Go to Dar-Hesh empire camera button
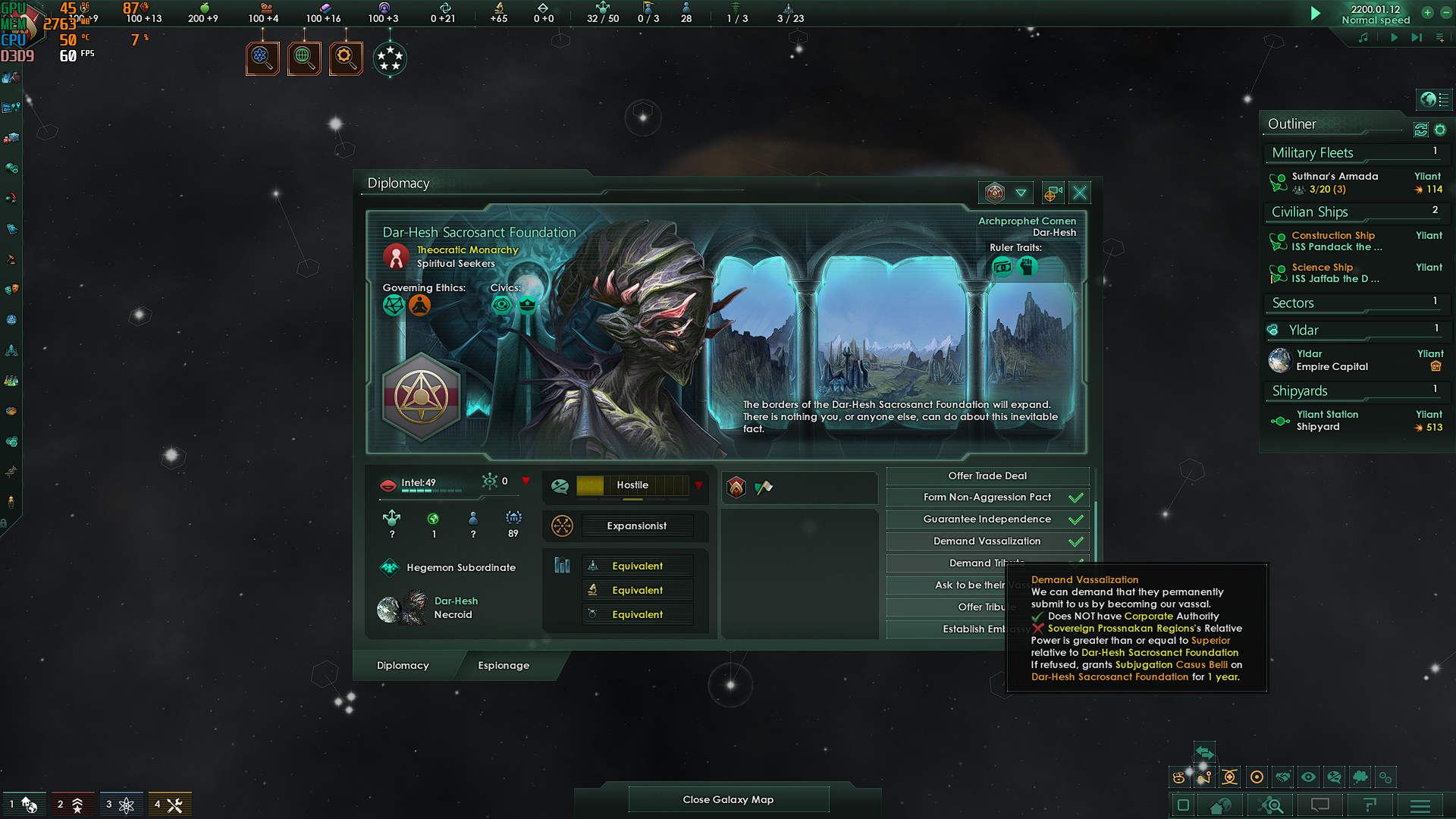The image size is (1456, 819). pos(1052,193)
